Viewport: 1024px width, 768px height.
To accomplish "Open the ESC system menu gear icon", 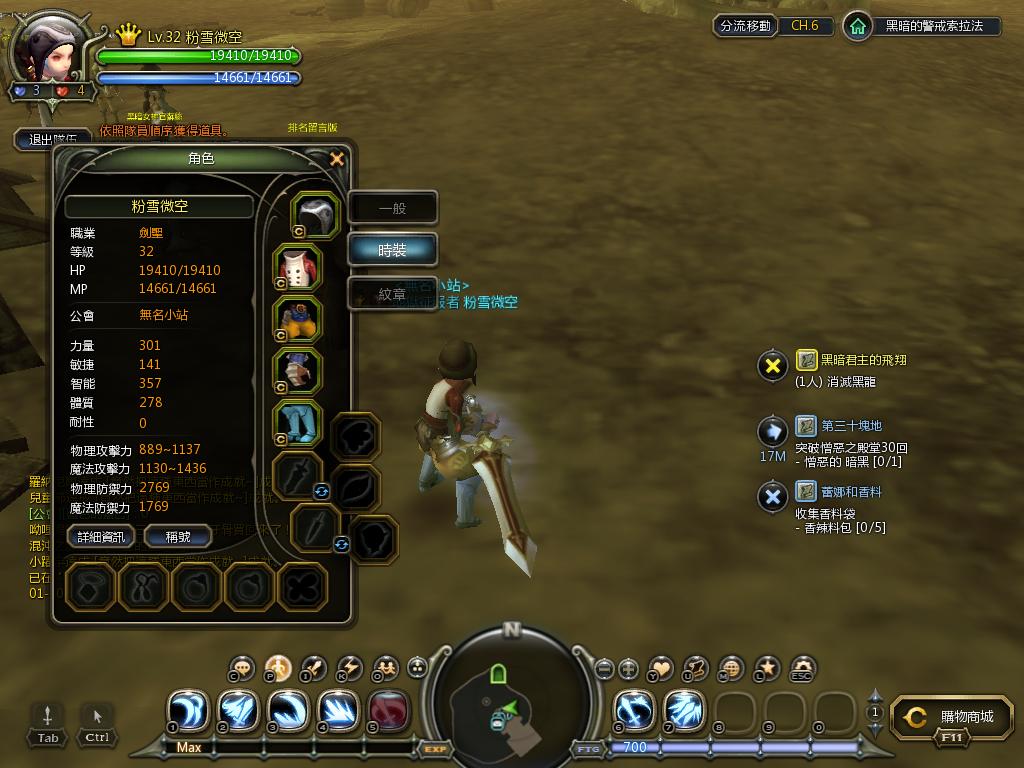I will pos(801,668).
